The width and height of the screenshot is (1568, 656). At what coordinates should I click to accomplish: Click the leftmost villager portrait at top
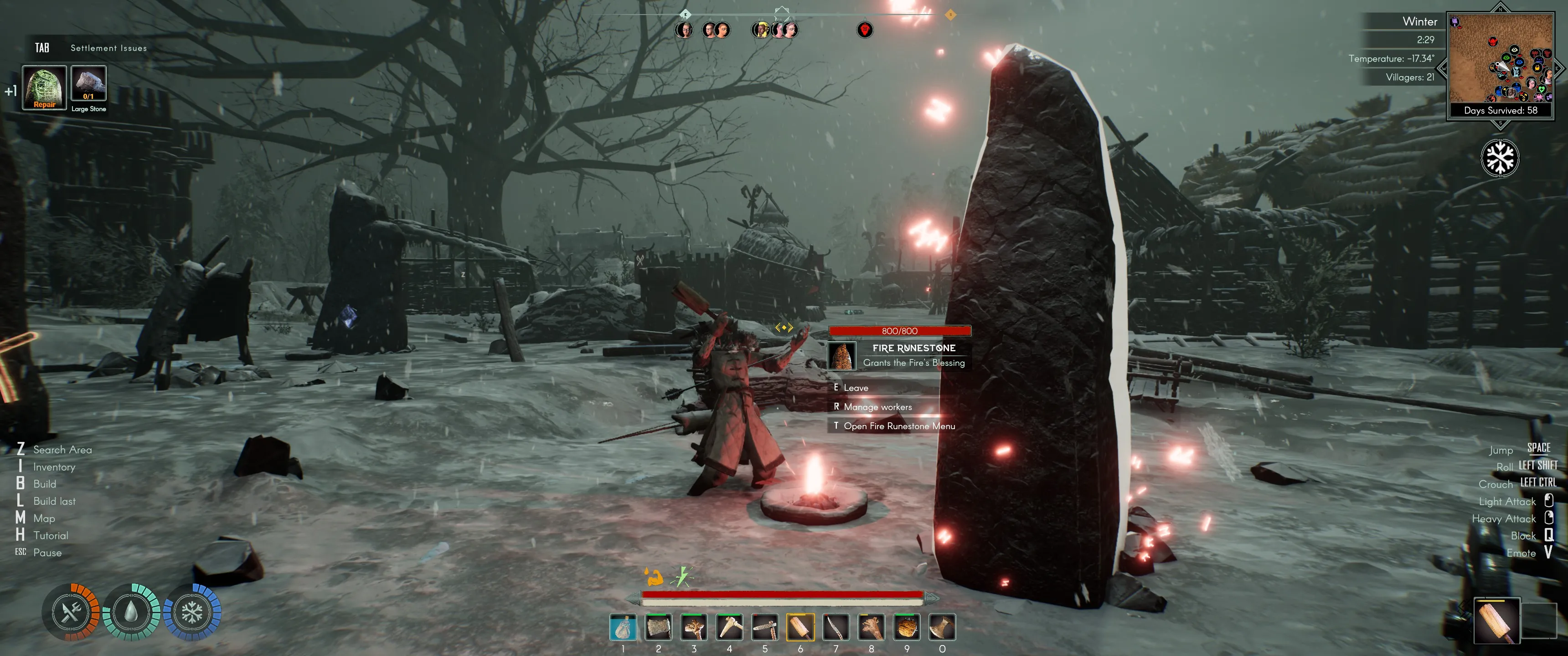[686, 29]
